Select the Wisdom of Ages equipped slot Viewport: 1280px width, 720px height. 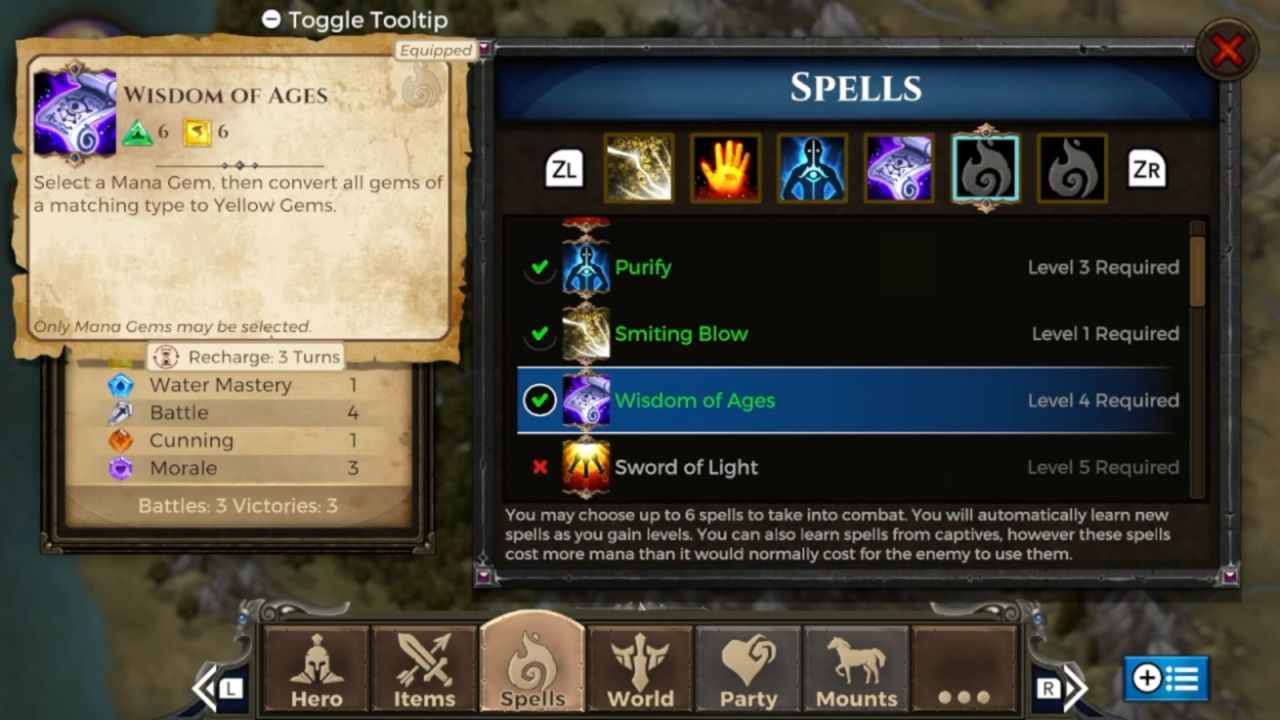(899, 168)
